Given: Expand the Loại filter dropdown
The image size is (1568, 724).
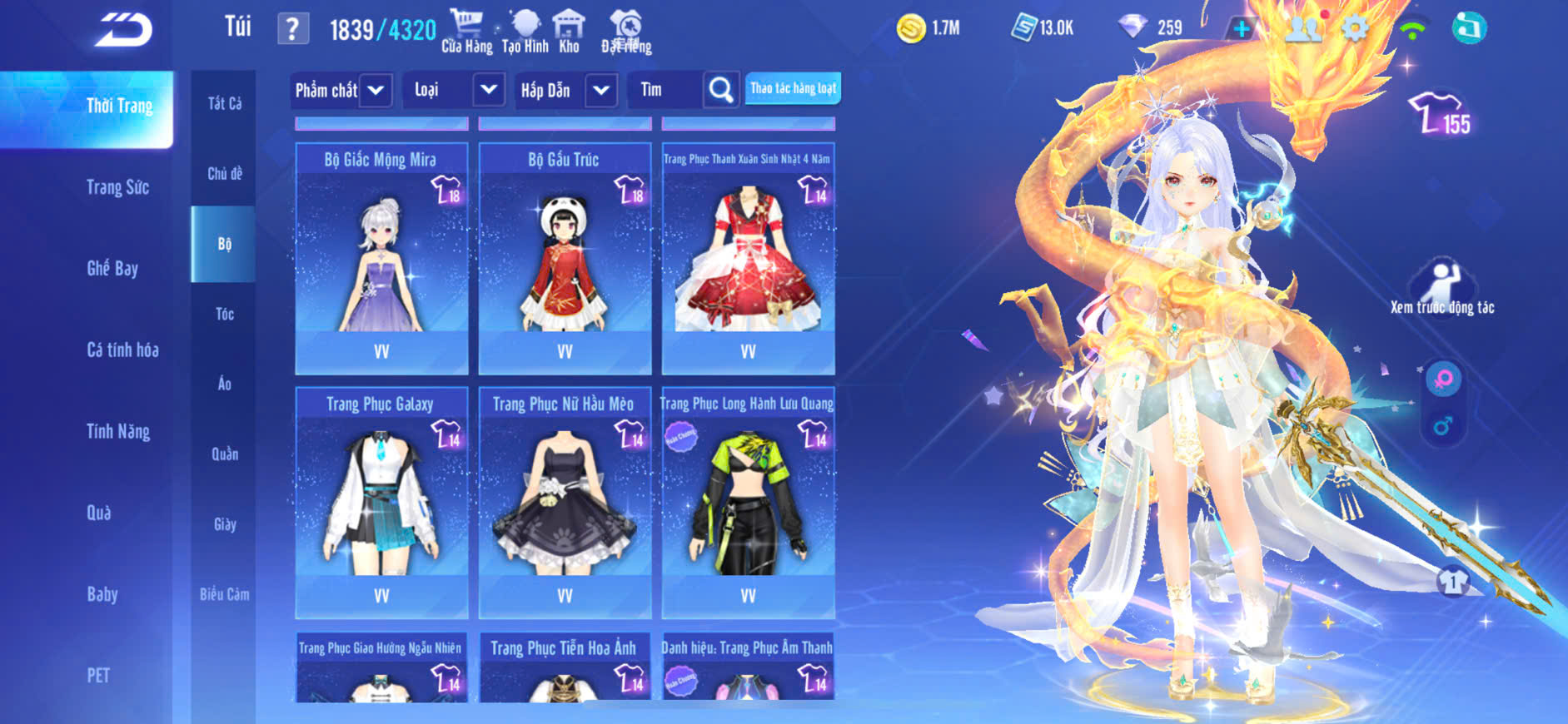Looking at the screenshot, I should [x=489, y=89].
